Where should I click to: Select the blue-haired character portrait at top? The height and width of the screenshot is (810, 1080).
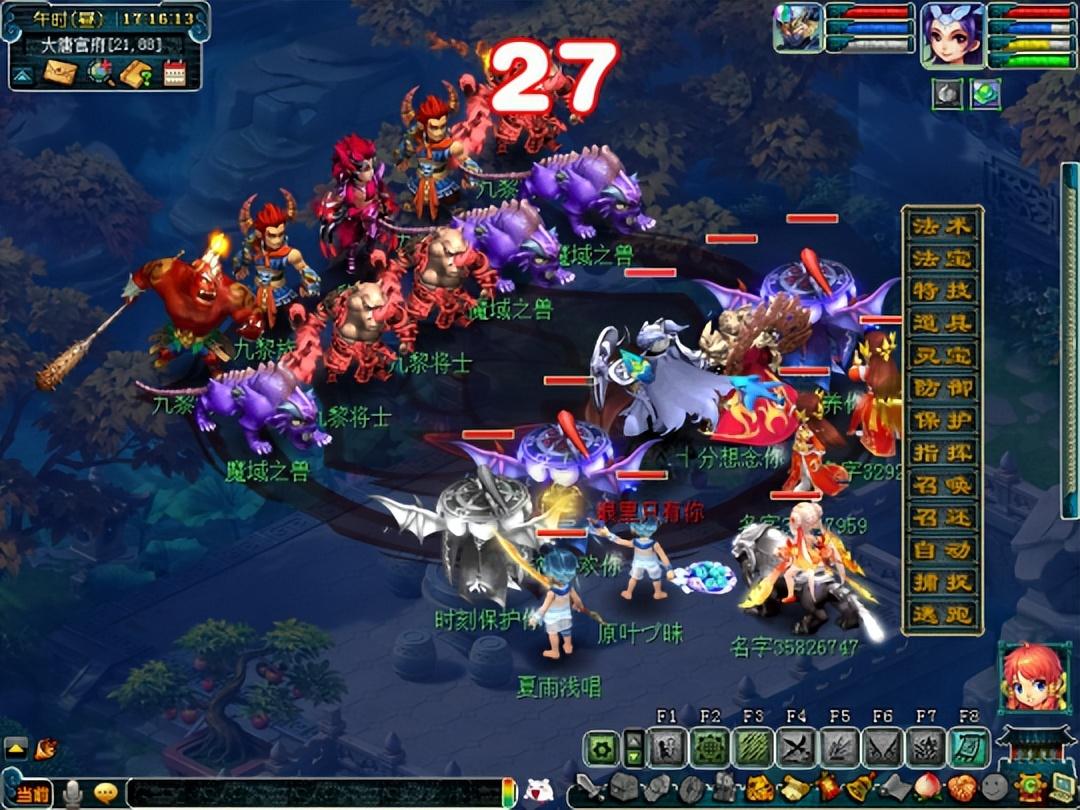952,34
